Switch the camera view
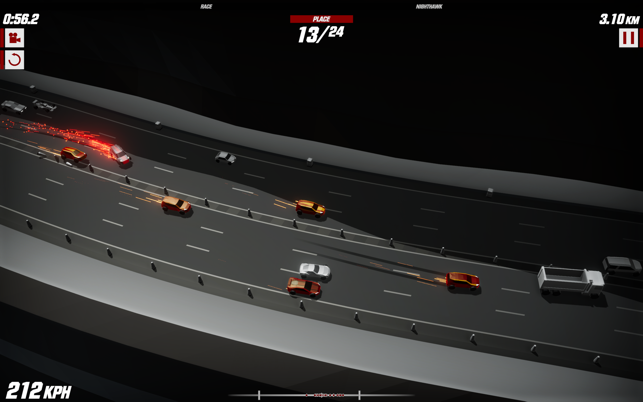The width and height of the screenshot is (643, 402). [x=14, y=38]
